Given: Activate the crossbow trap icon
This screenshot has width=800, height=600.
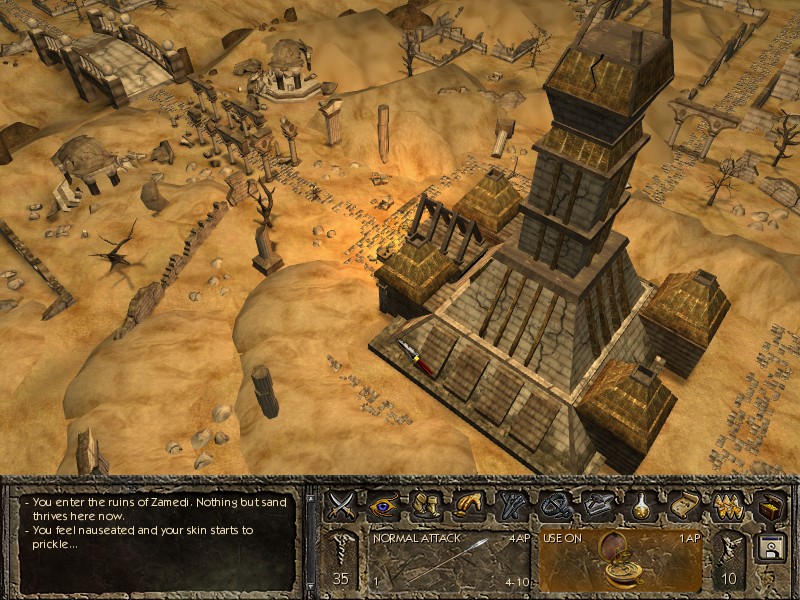Looking at the screenshot, I should 556,505.
